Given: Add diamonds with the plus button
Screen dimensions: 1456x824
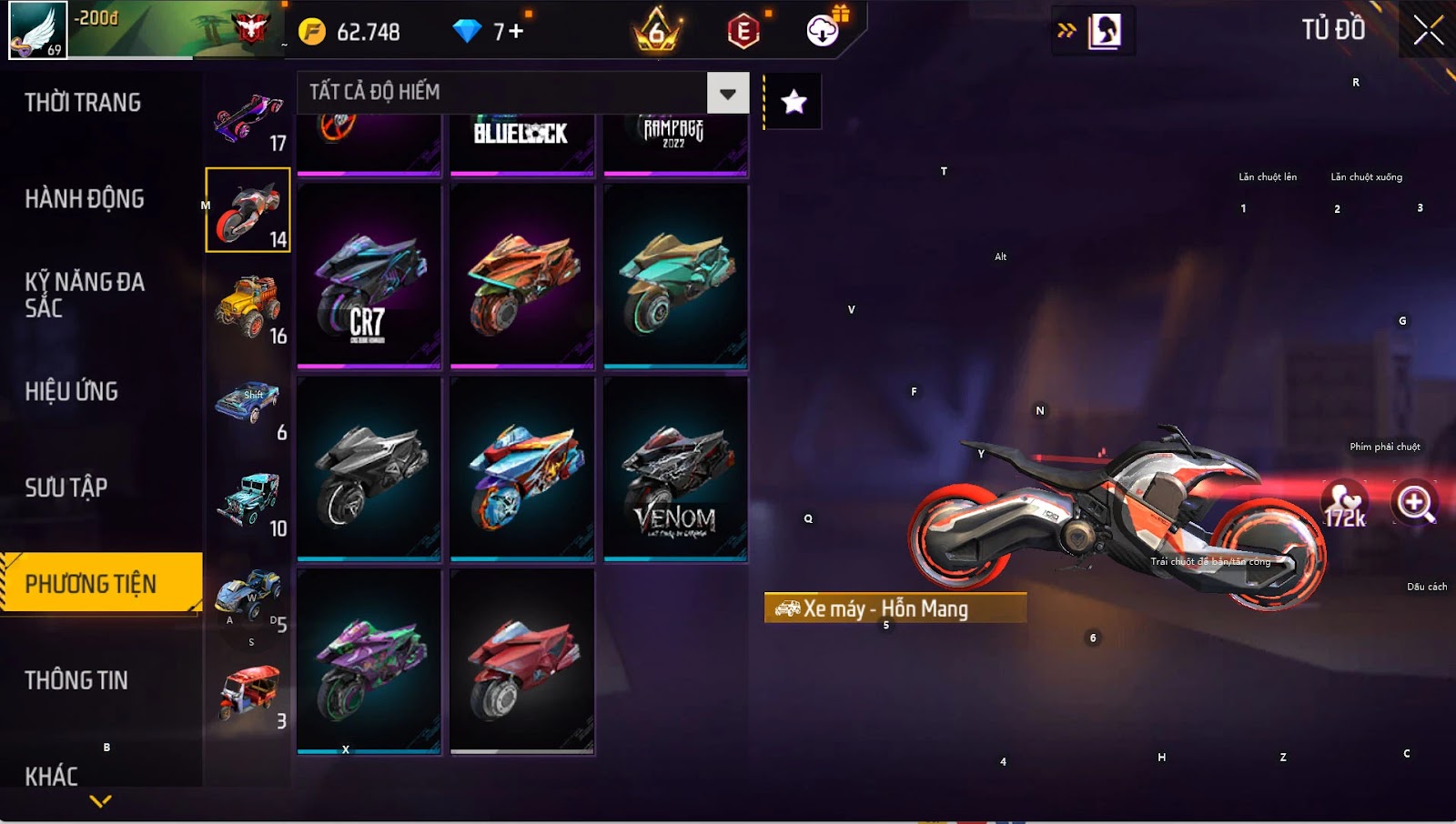Looking at the screenshot, I should click(516, 32).
